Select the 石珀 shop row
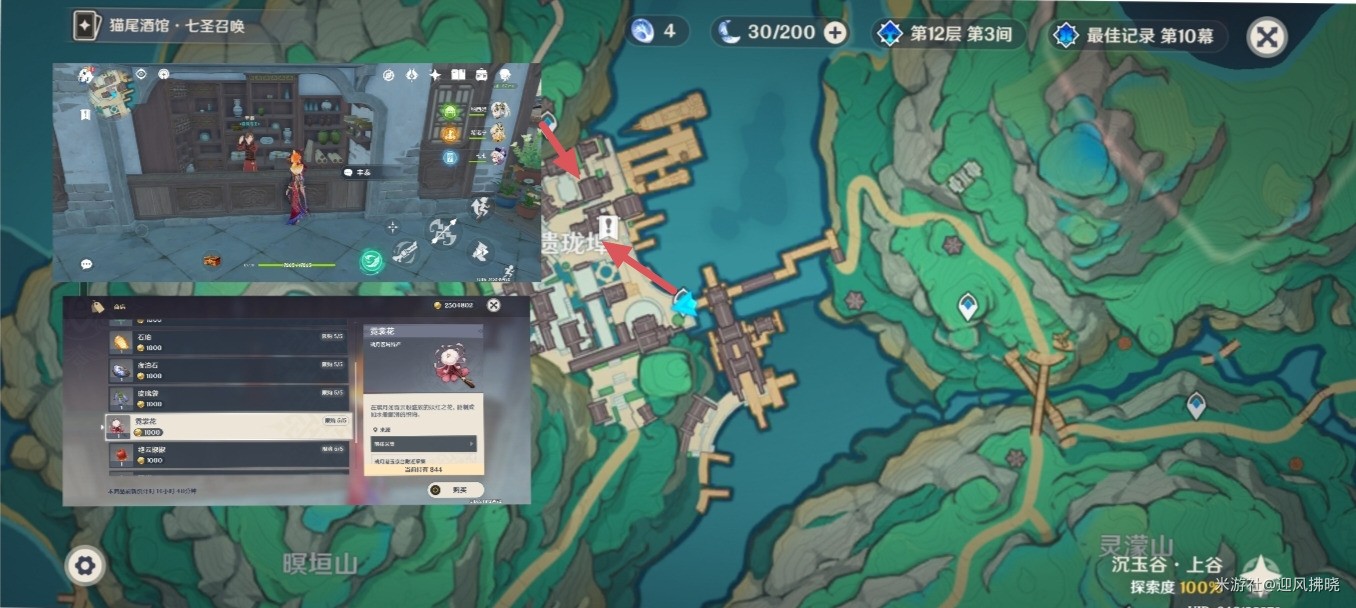This screenshot has height=608, width=1356. click(x=228, y=343)
